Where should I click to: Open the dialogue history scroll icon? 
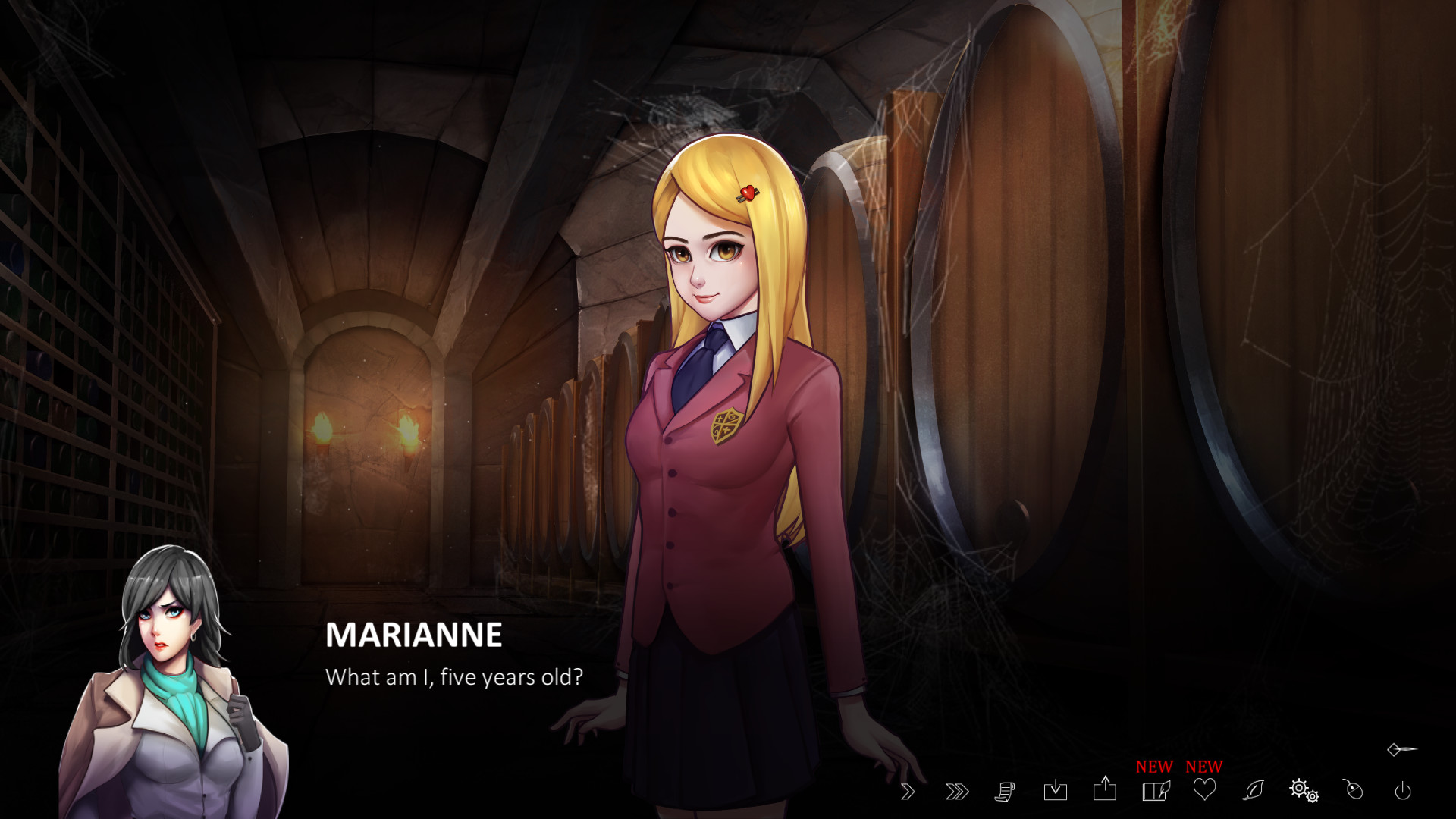click(1006, 793)
